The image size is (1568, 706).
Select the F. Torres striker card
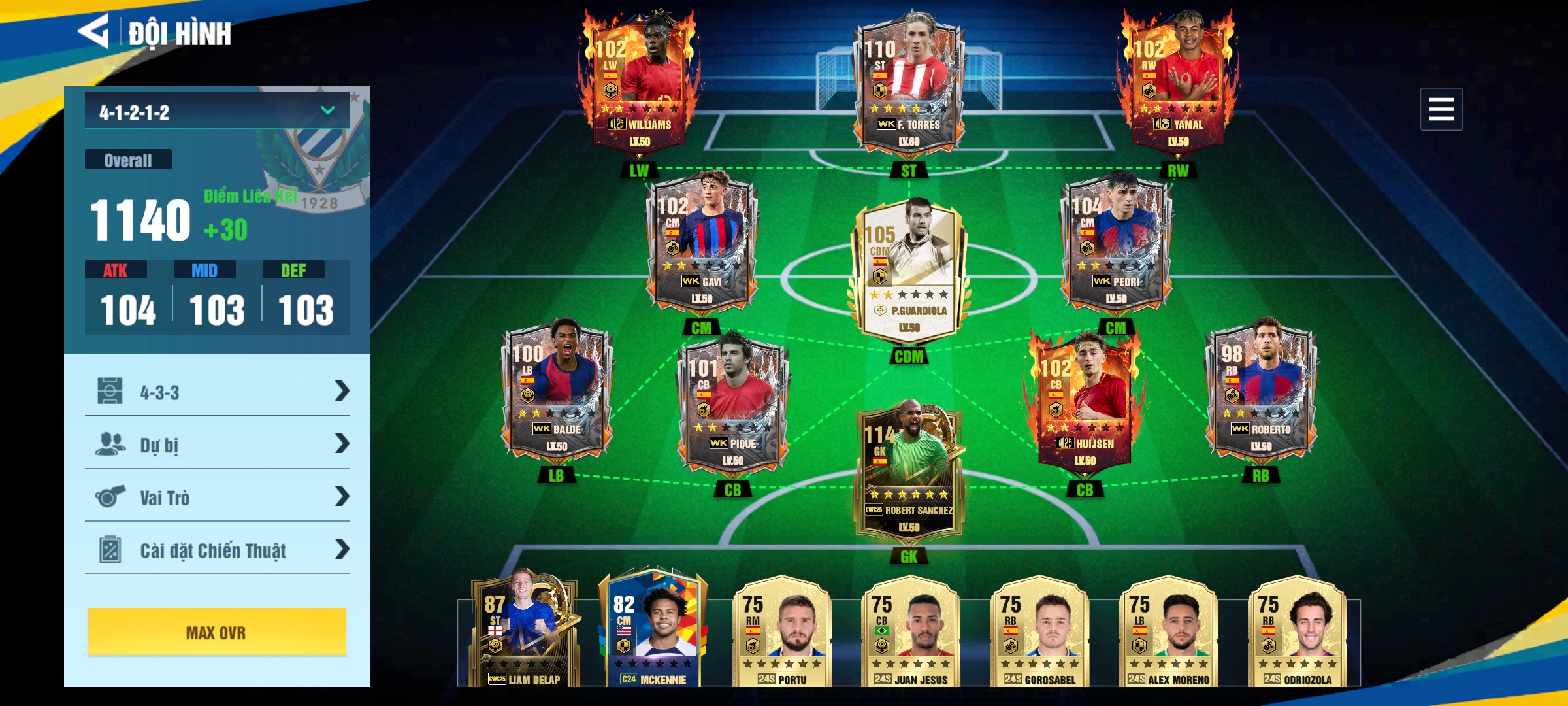[909, 82]
